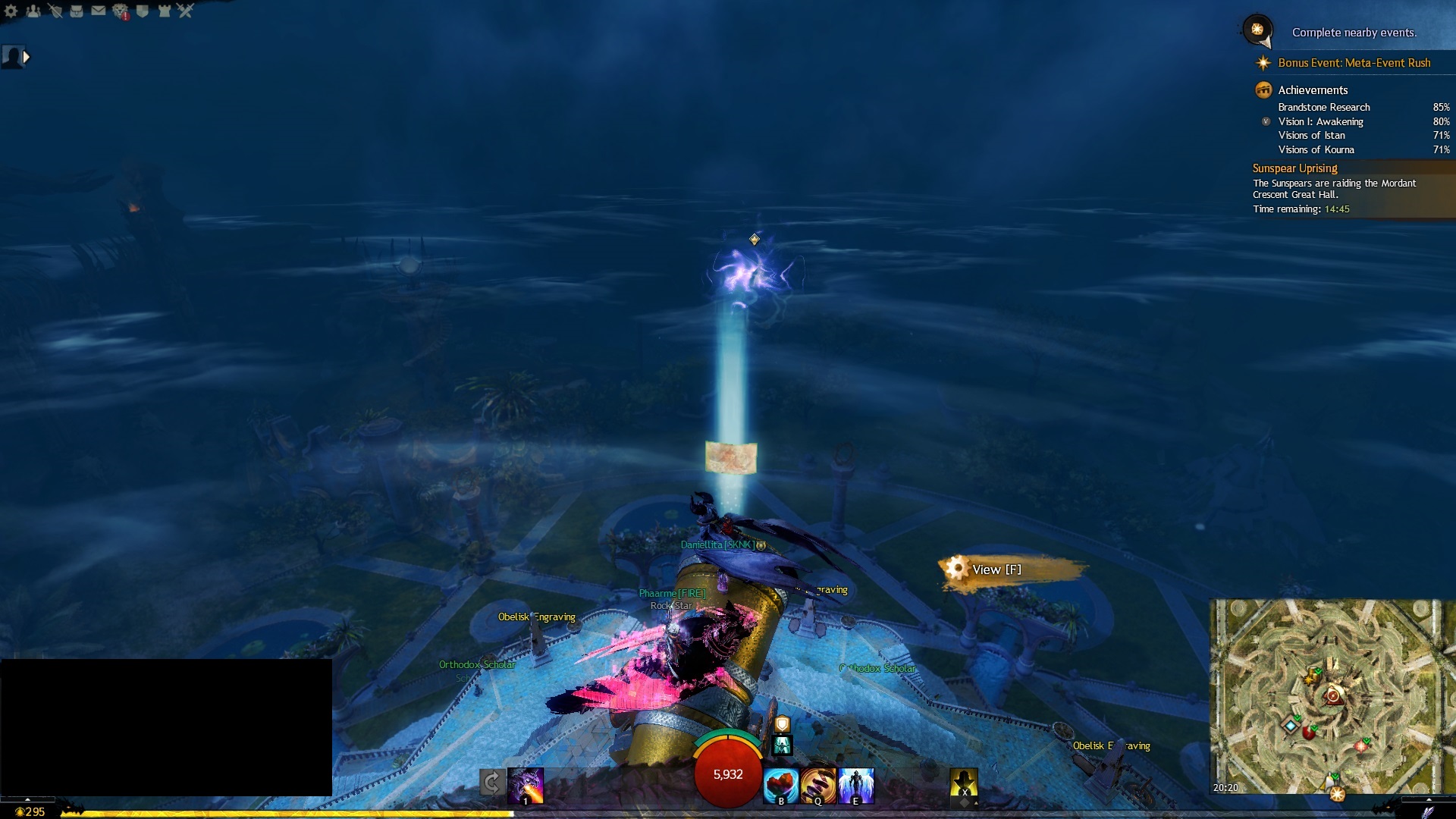Open the Brandstone Research achievement tracker
The image size is (1456, 819).
coord(1324,108)
